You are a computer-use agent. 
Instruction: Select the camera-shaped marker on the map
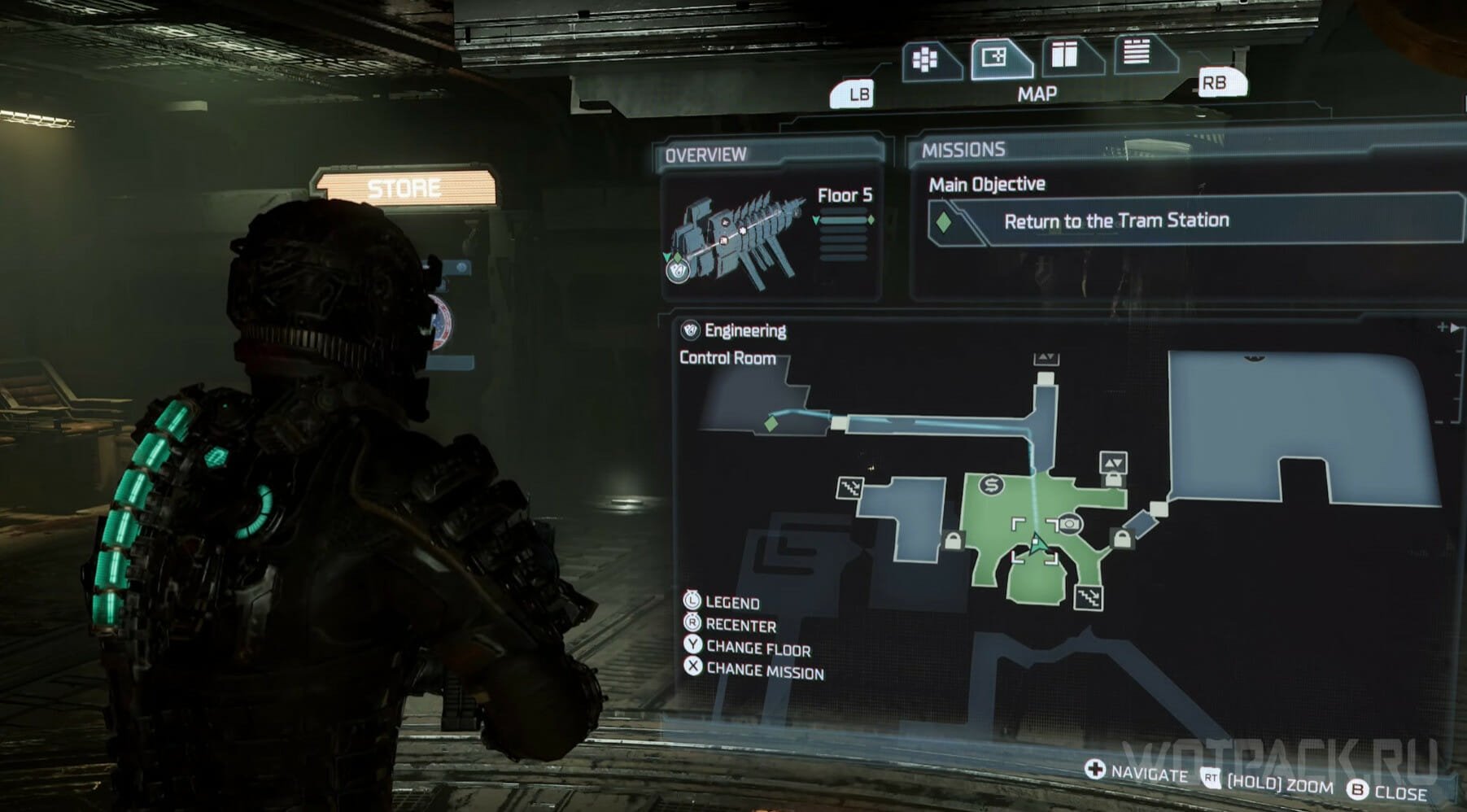[1070, 524]
